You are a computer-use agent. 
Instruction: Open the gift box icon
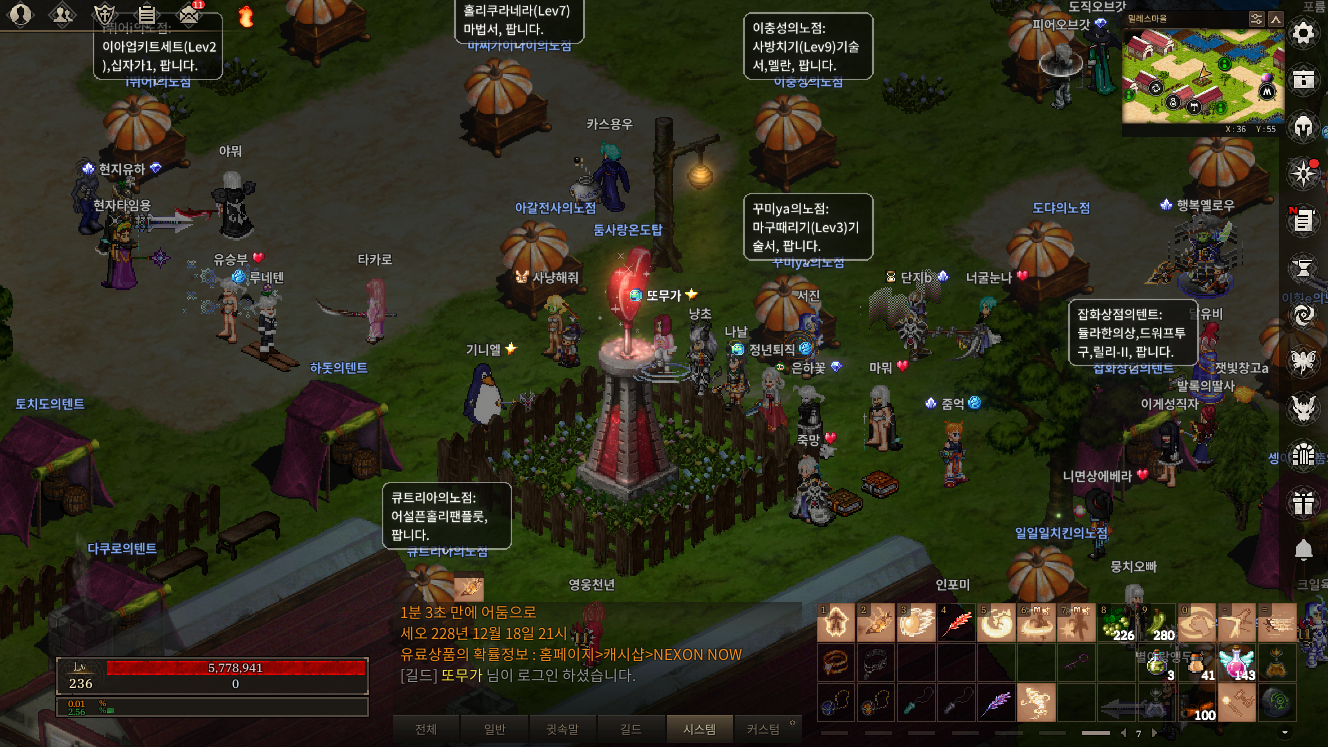1303,502
